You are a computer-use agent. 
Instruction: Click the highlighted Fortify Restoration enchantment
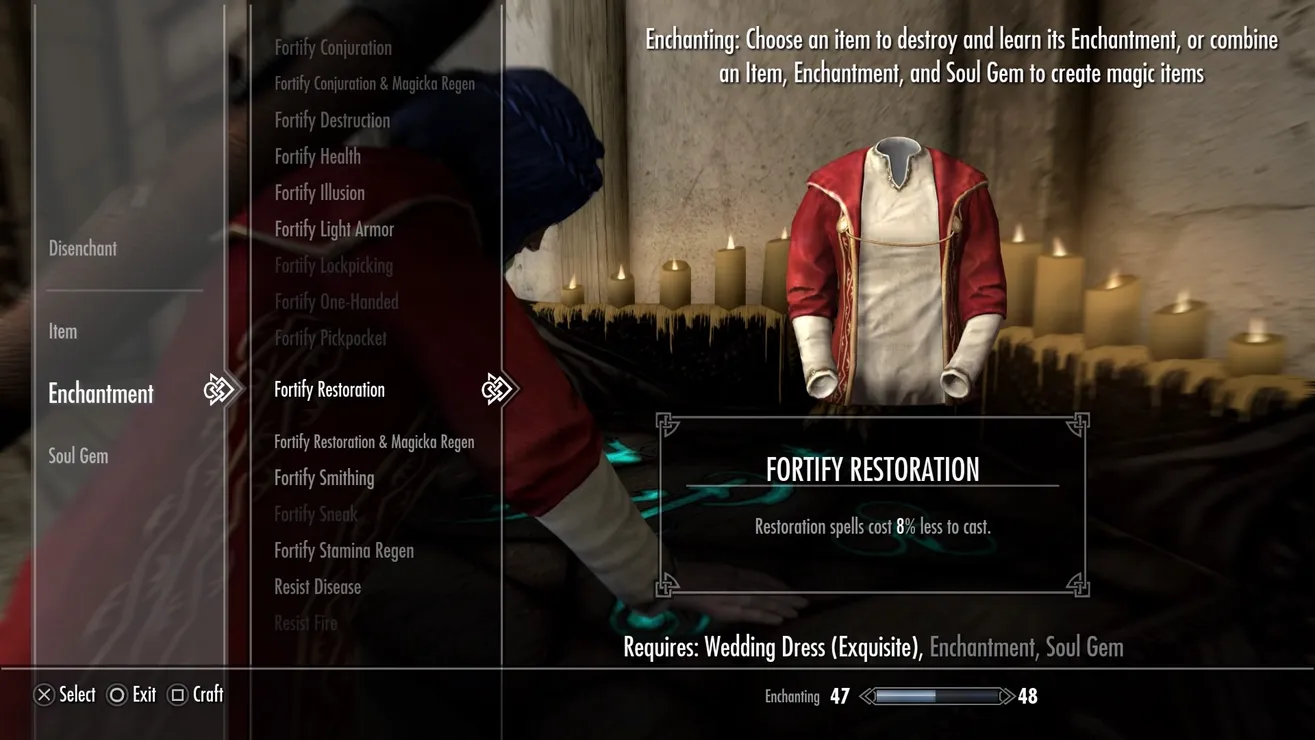(329, 390)
